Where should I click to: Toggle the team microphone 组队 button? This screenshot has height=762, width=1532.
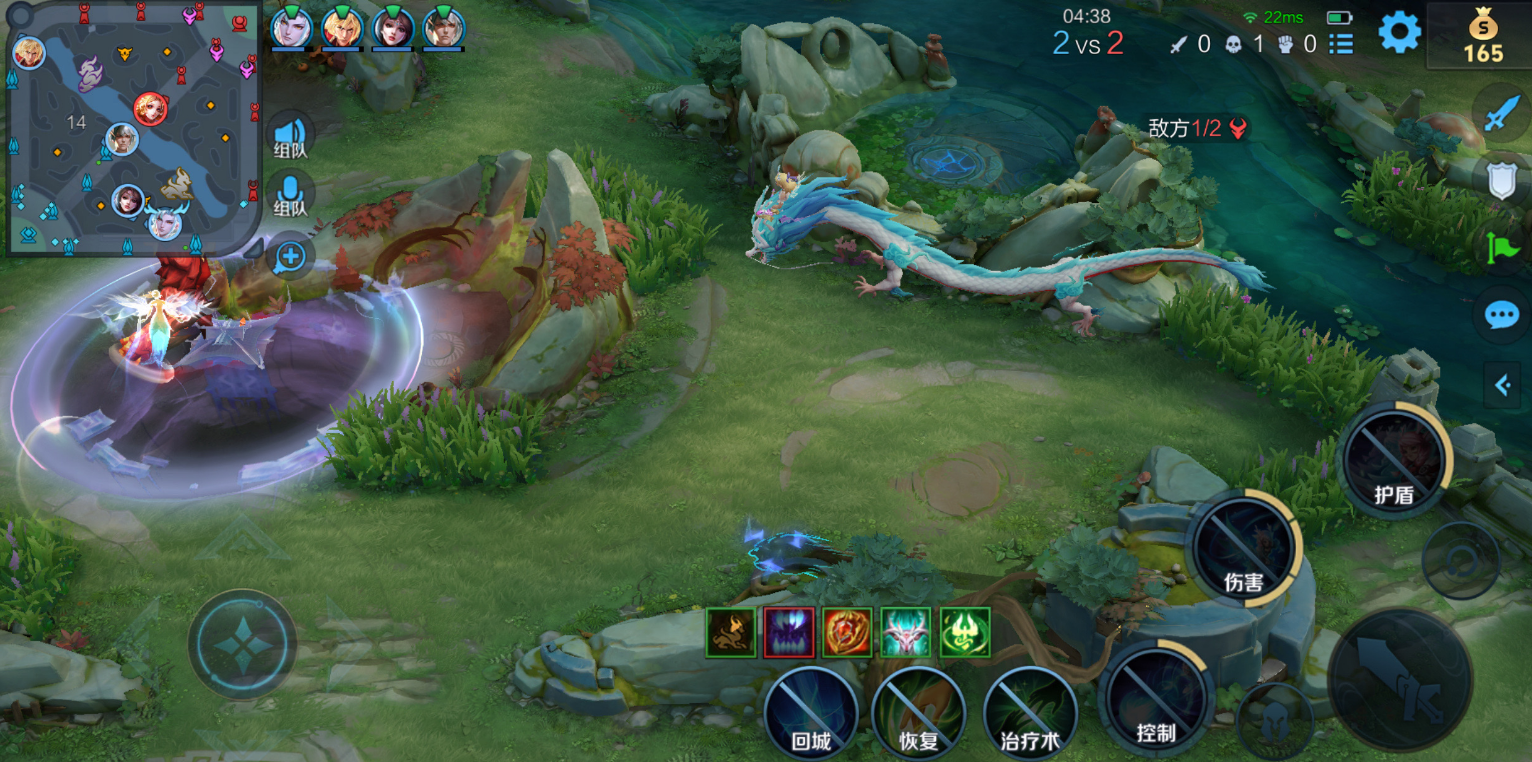tap(290, 194)
